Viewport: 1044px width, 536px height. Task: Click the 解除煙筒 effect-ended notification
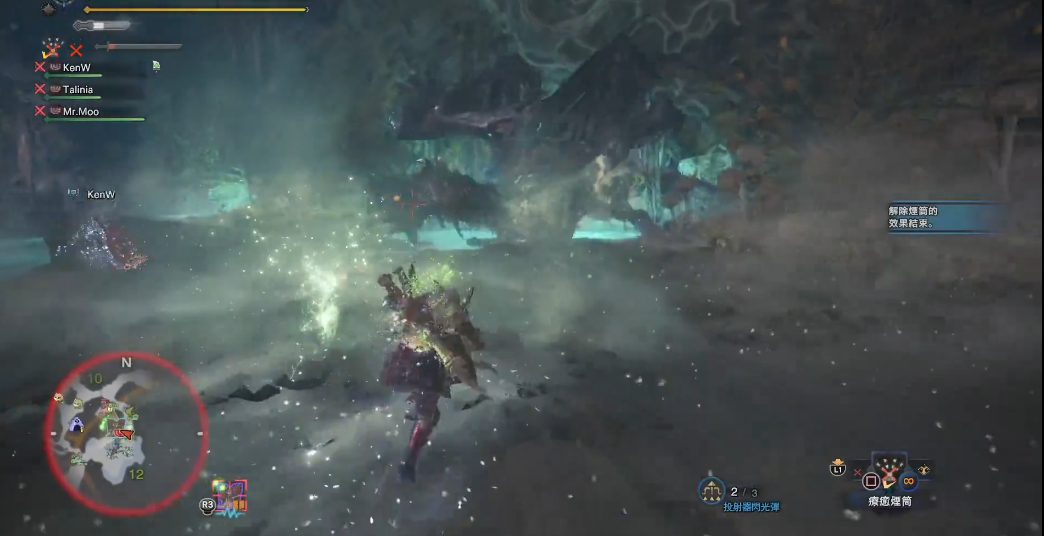coord(945,217)
